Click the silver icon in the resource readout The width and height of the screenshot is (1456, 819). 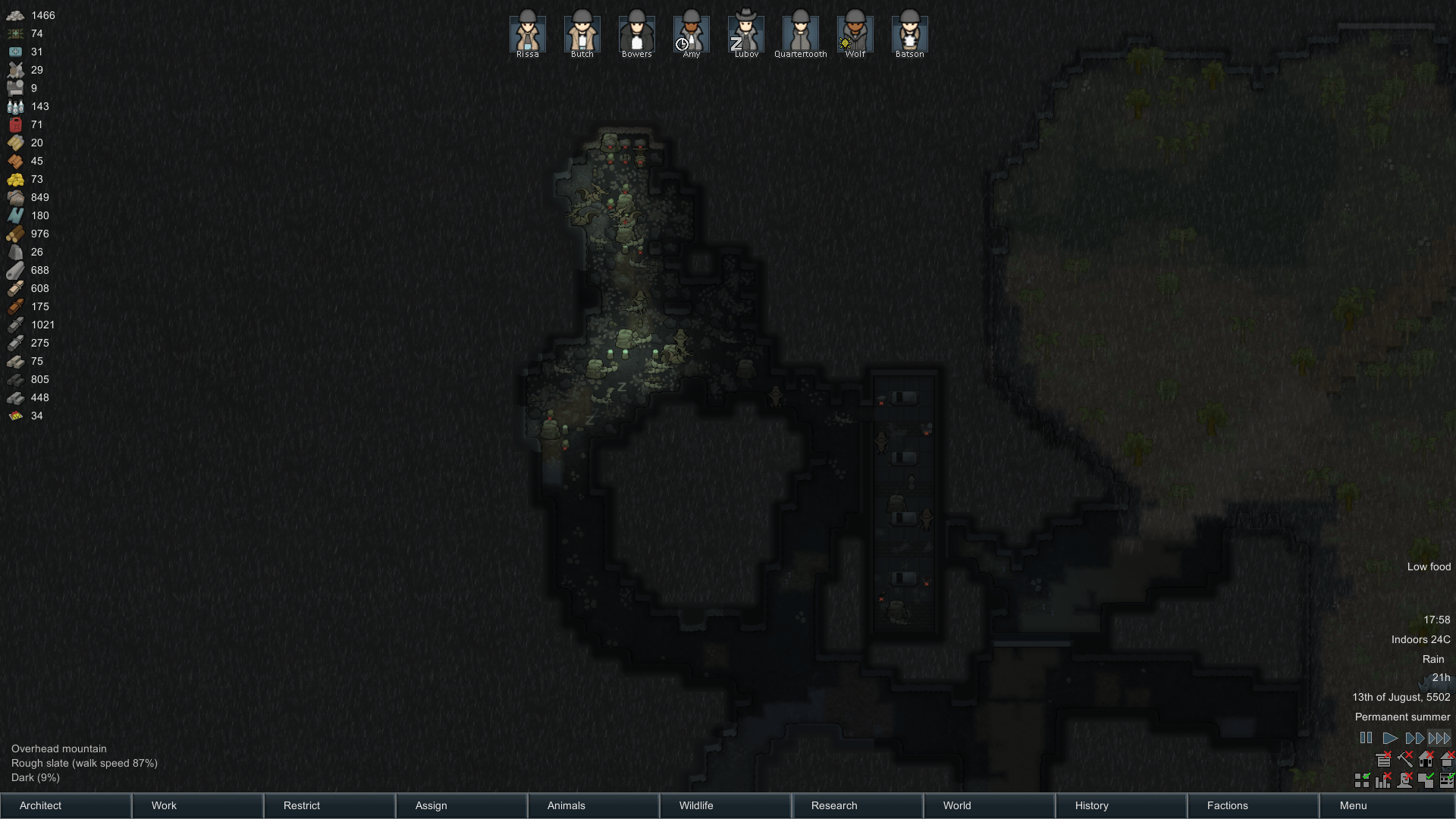(15, 15)
